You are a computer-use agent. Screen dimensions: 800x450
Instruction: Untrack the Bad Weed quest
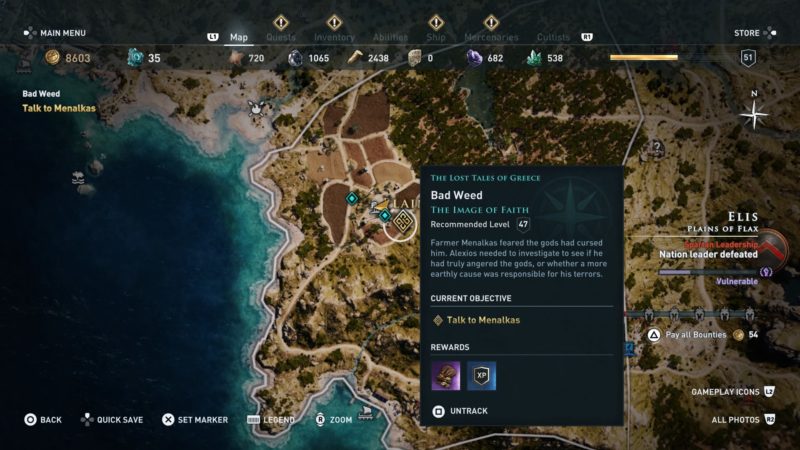[x=464, y=411]
